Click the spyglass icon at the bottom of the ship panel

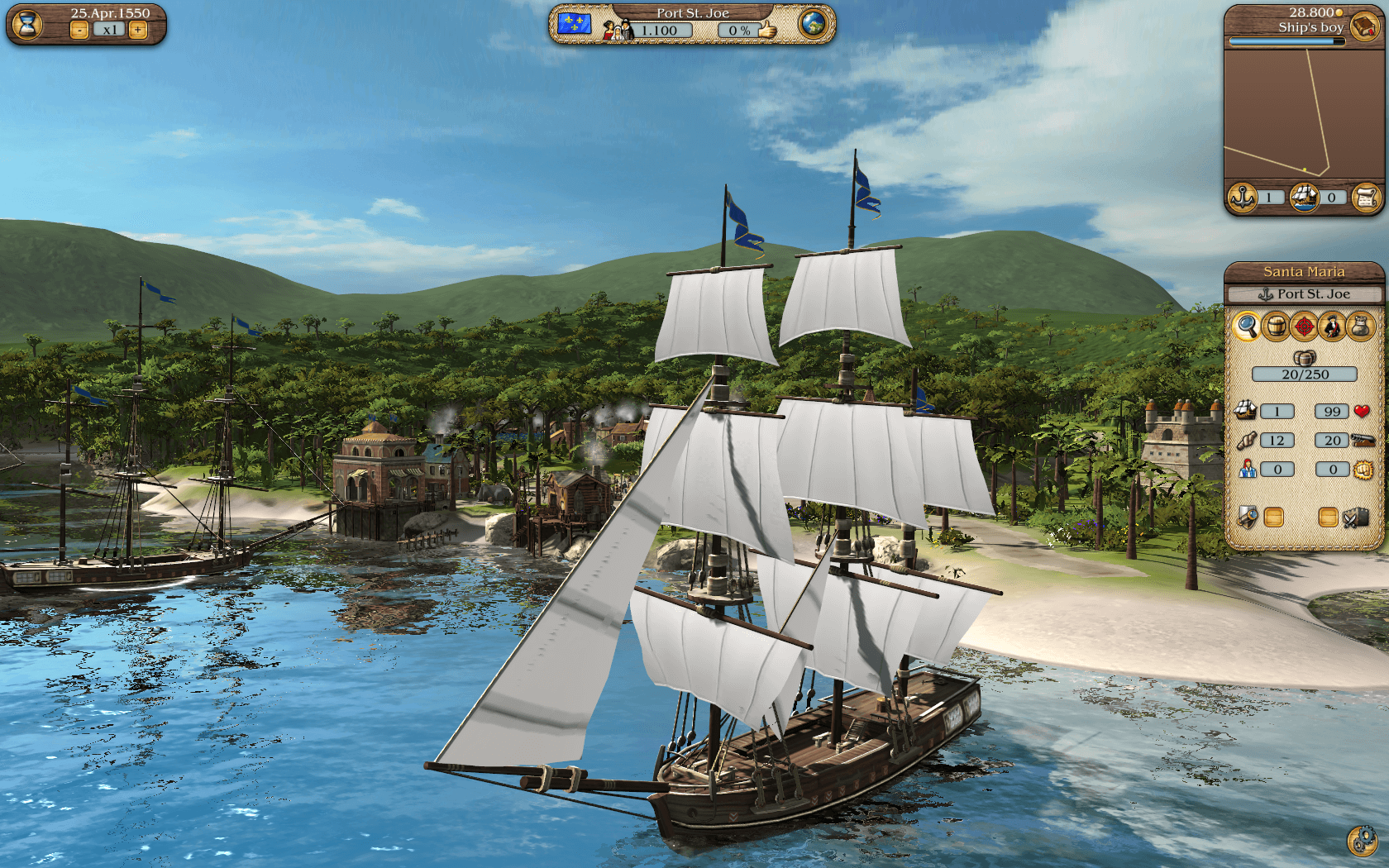1248,517
